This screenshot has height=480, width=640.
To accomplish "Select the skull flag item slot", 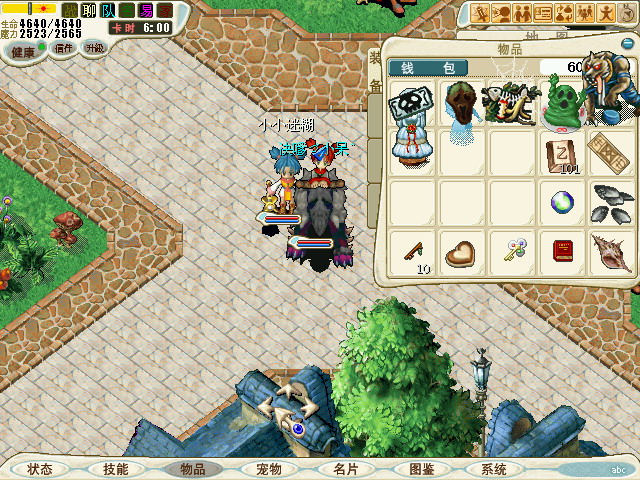I will pyautogui.click(x=411, y=103).
